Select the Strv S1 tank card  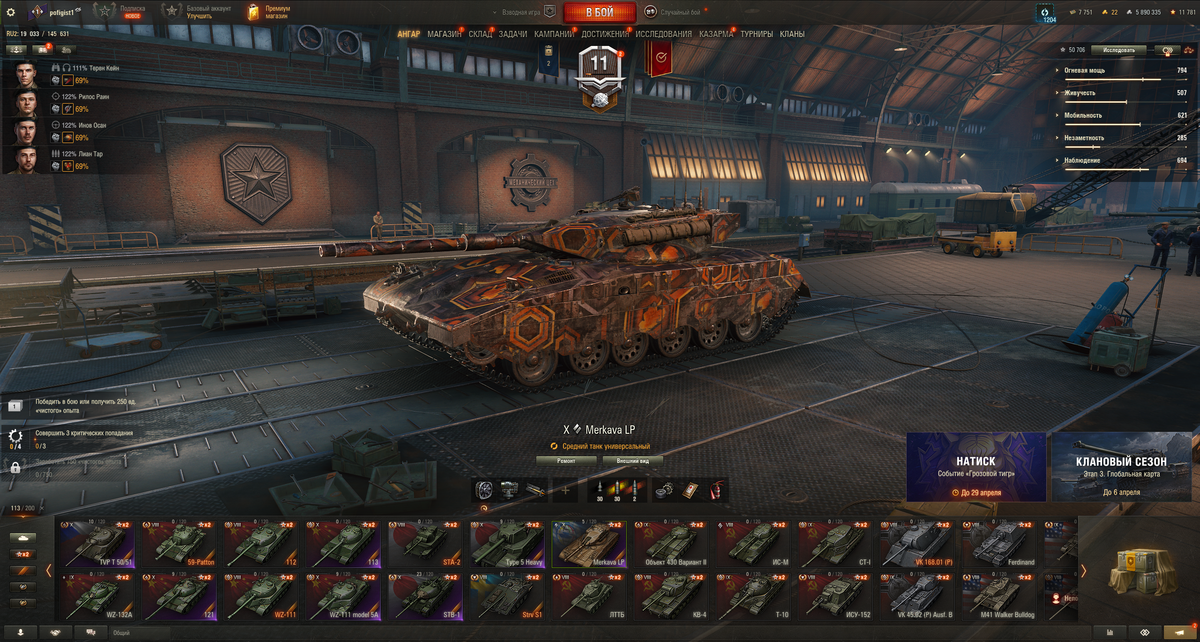pos(508,594)
